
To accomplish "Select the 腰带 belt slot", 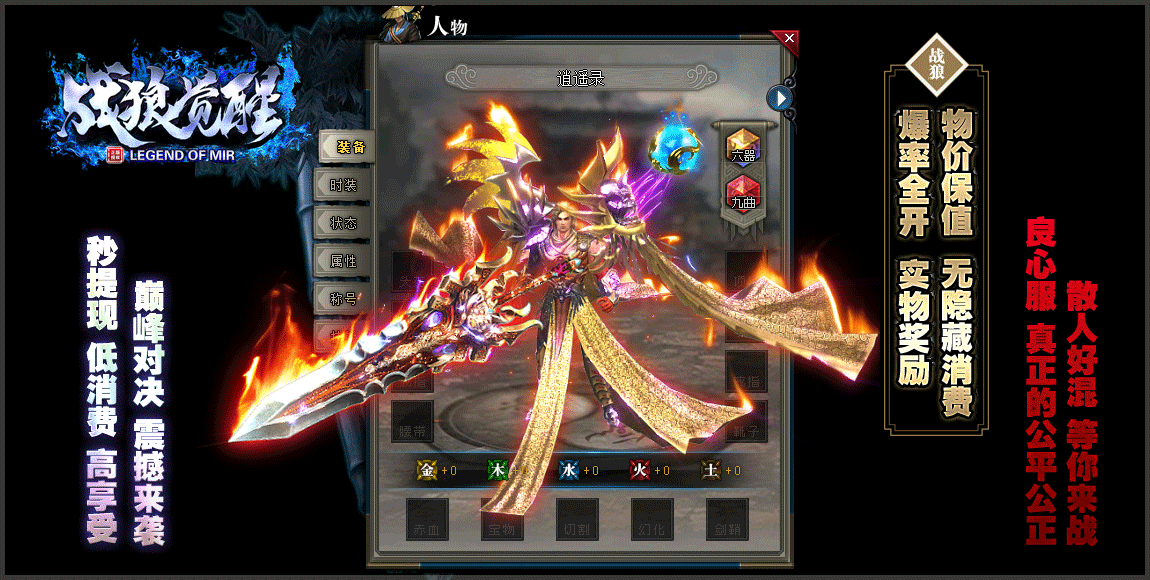I will (x=412, y=421).
